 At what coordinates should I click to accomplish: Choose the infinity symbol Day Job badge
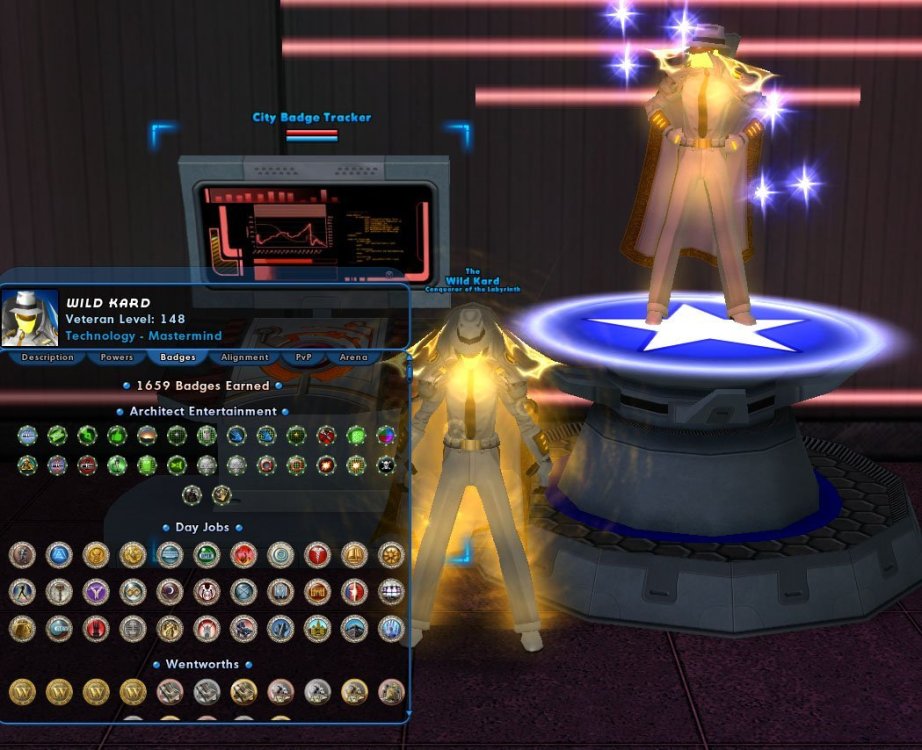coord(132,591)
